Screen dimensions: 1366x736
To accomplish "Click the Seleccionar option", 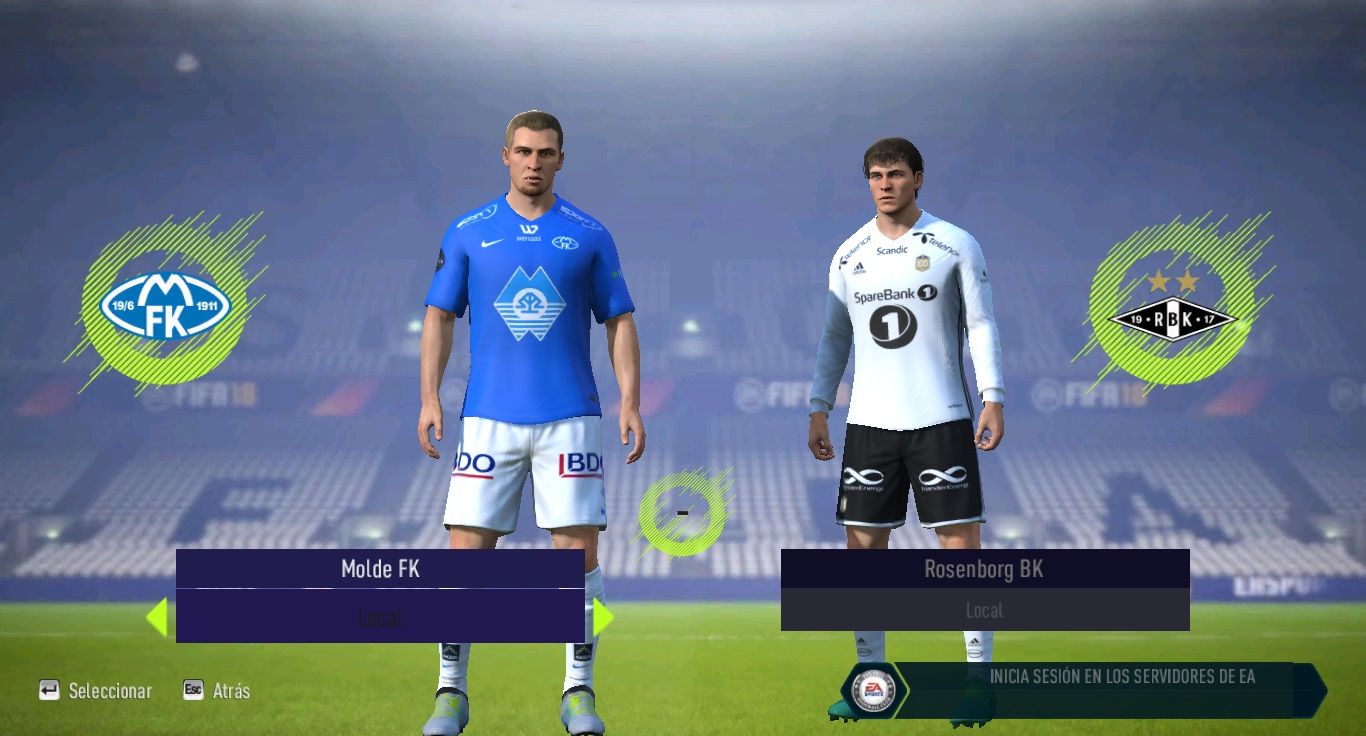I will click(96, 691).
